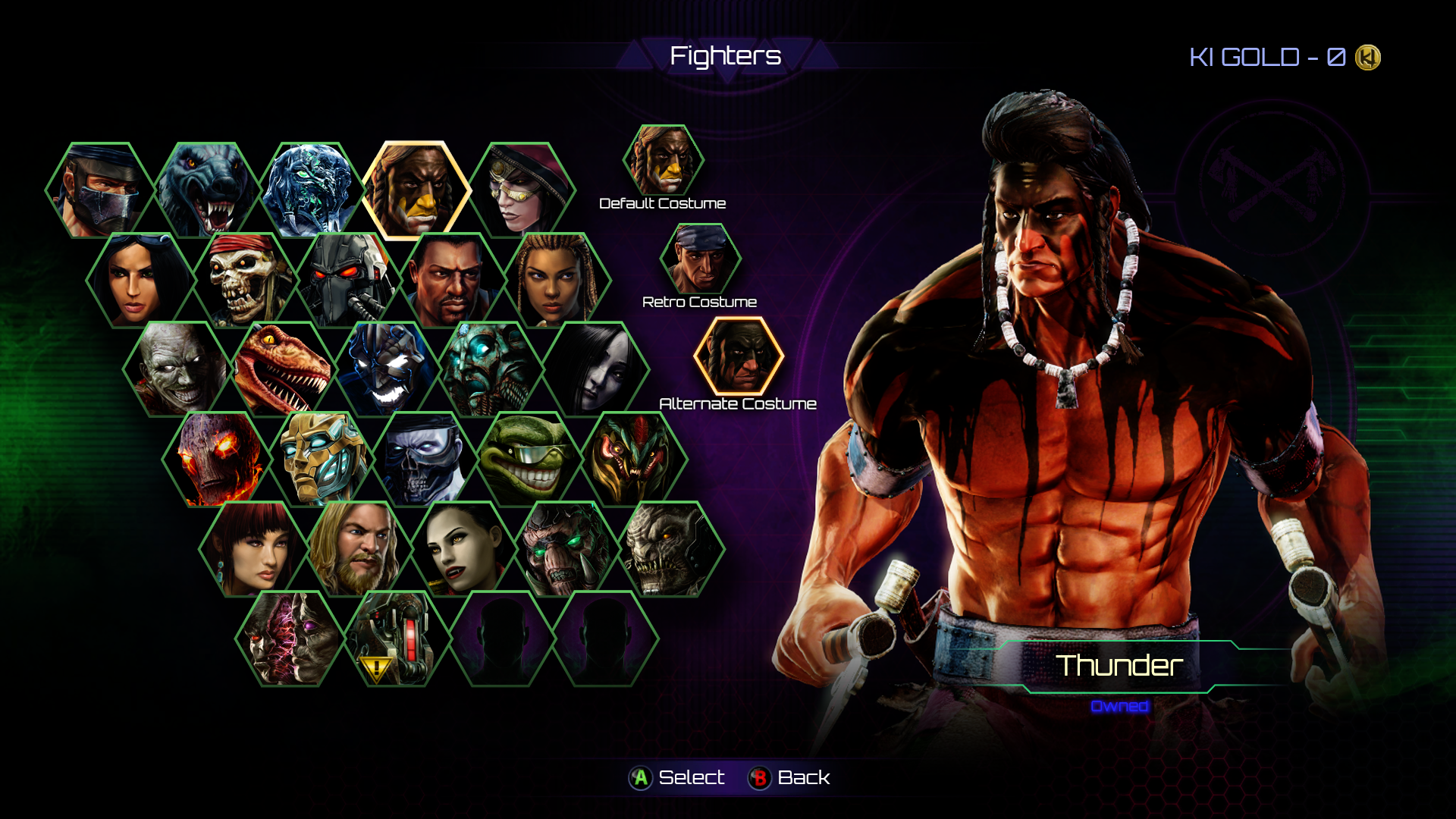Screen dimensions: 1456x819
Task: Select the red-eyed robot Fulgore tile
Action: pos(349,281)
